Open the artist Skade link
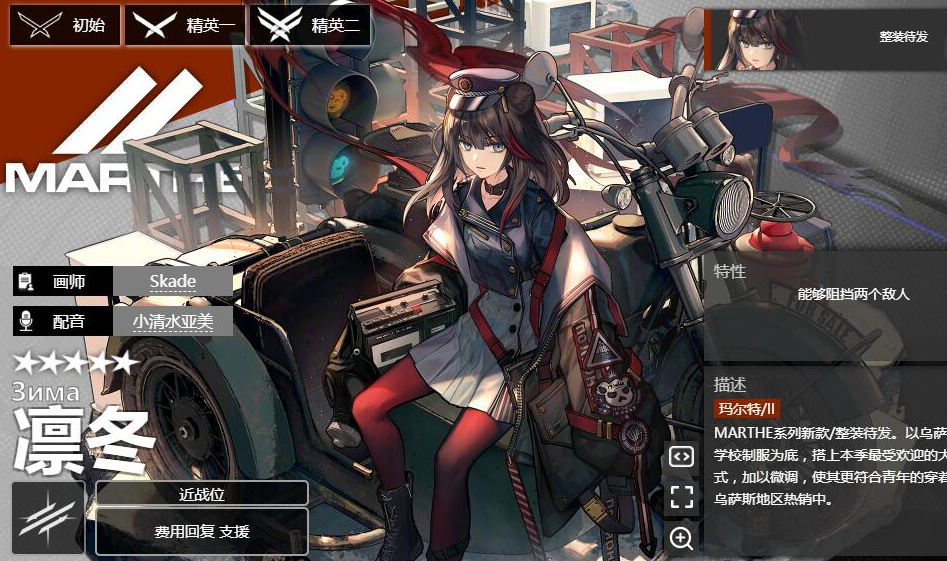The height and width of the screenshot is (561, 947). tap(173, 281)
